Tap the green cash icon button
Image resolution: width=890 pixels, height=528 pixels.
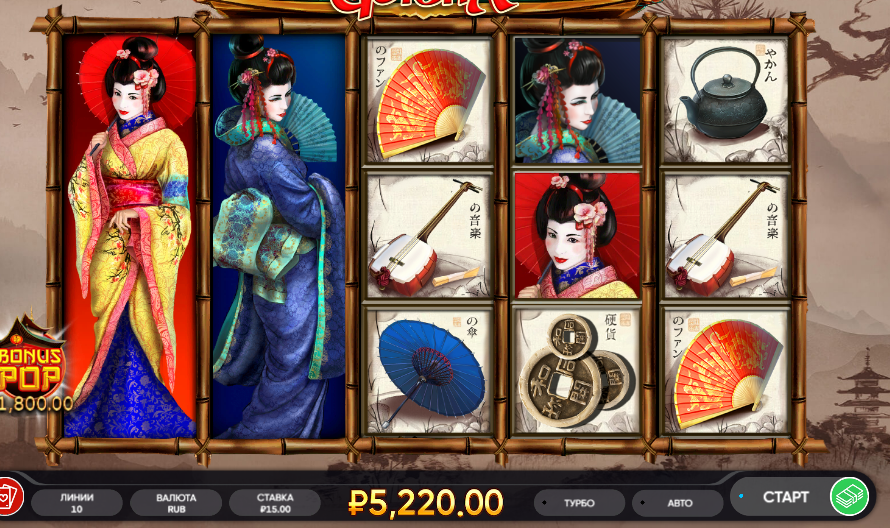point(849,497)
